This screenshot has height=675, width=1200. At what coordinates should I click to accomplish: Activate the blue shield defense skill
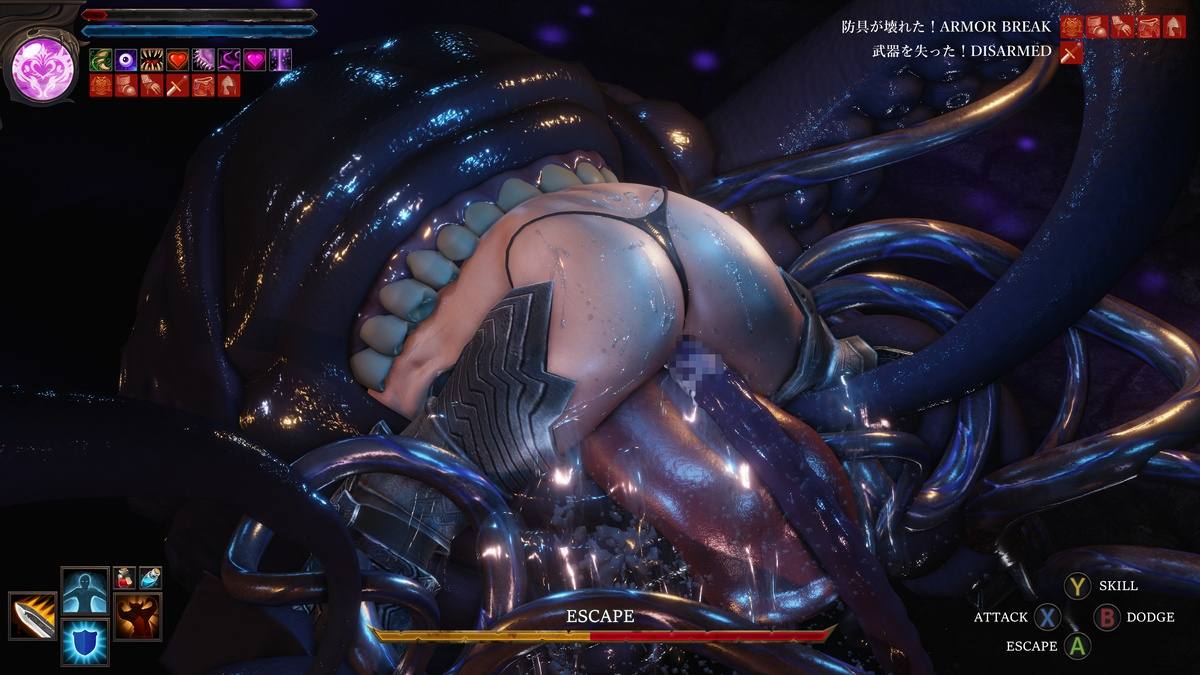pyautogui.click(x=85, y=641)
